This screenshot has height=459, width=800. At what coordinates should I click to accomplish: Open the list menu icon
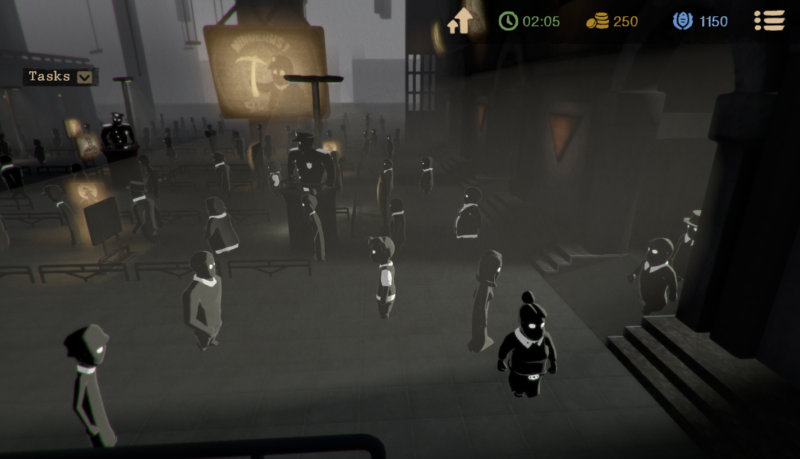click(x=768, y=21)
